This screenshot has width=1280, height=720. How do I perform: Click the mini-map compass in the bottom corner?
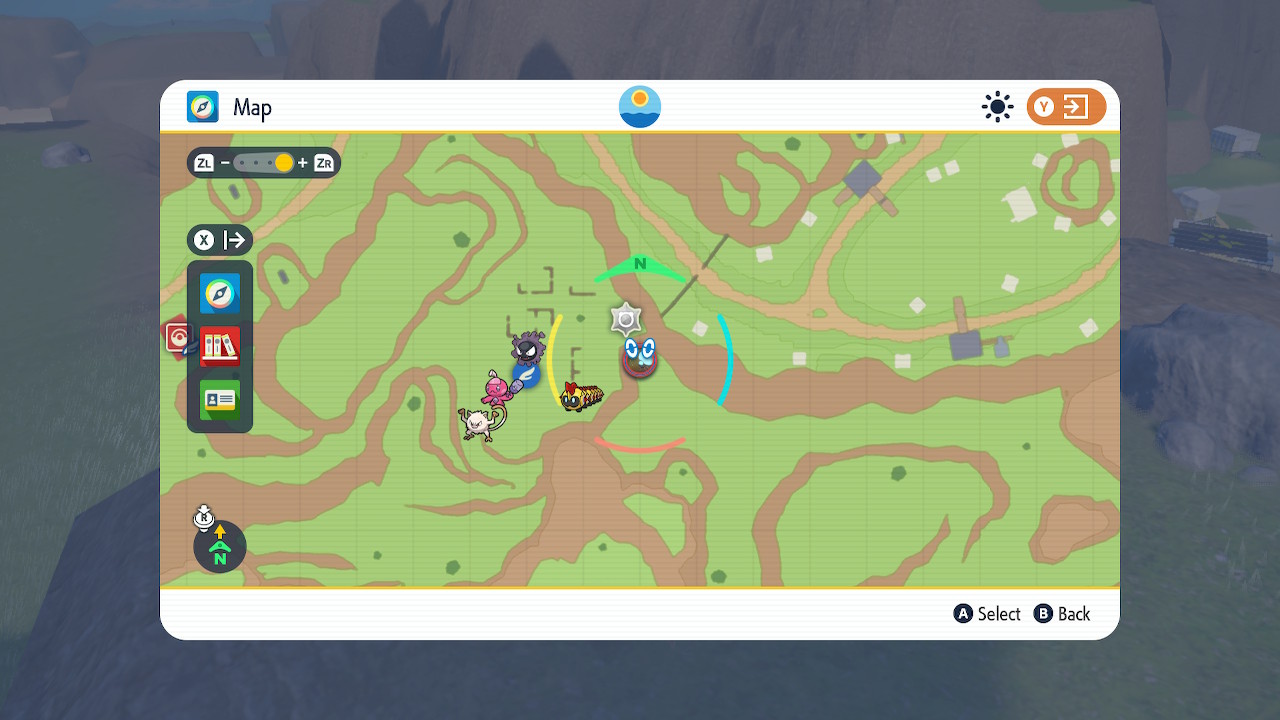click(219, 547)
